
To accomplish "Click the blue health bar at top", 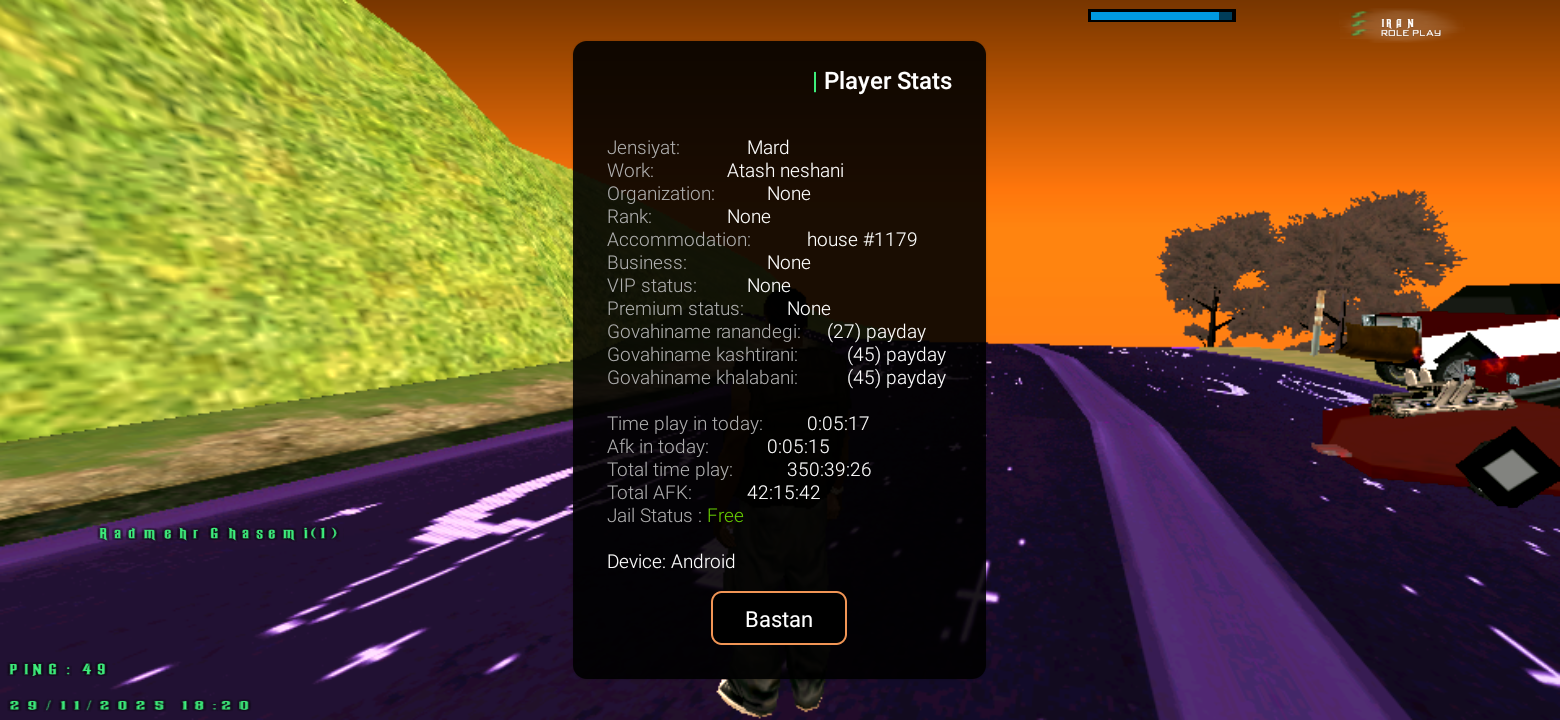I will [1161, 15].
